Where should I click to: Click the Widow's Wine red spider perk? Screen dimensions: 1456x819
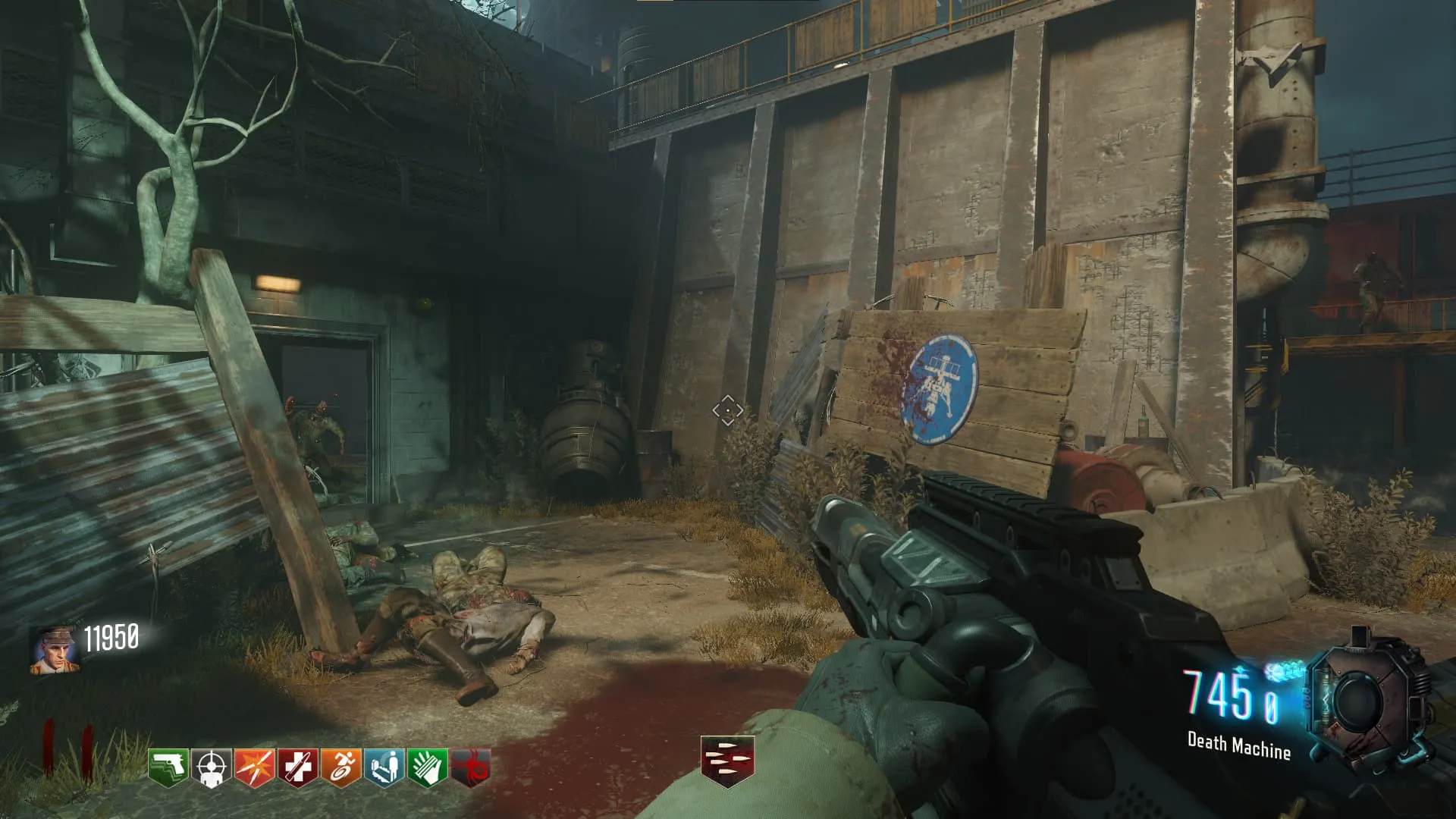tap(471, 767)
